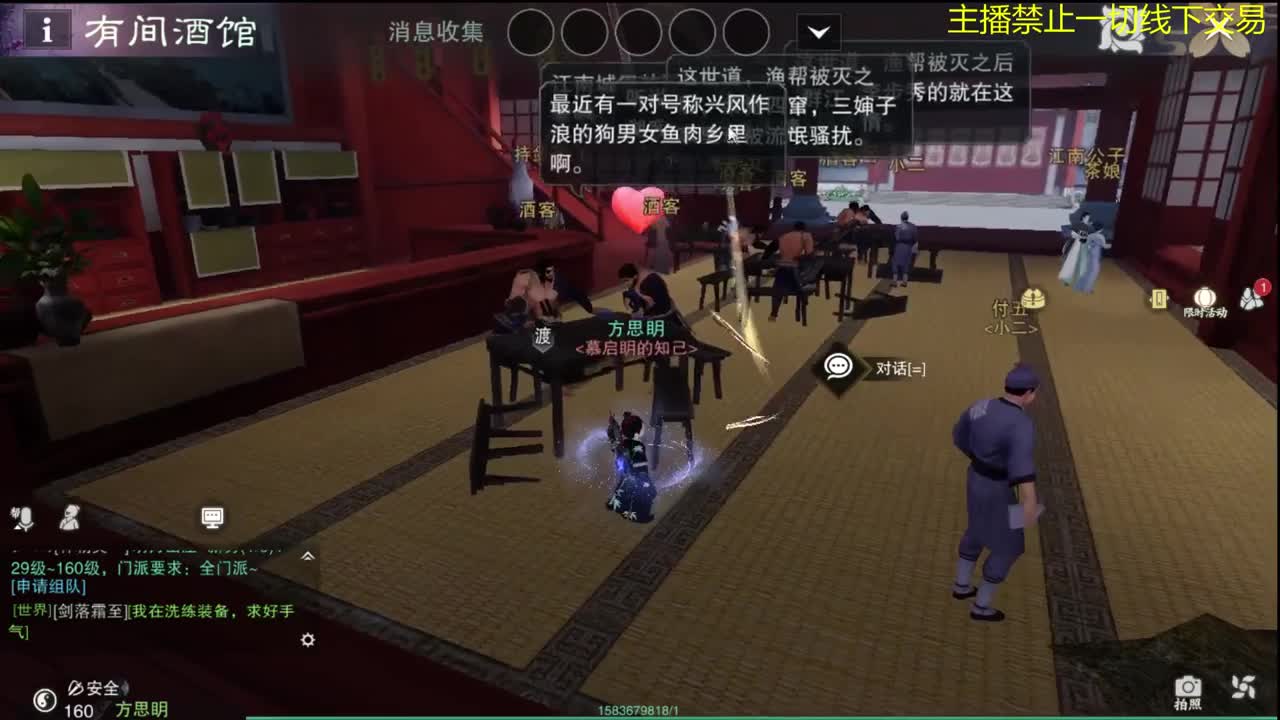The image size is (1280, 720).
Task: Click the info "i" icon beside 有间酒馆
Action: [46, 28]
